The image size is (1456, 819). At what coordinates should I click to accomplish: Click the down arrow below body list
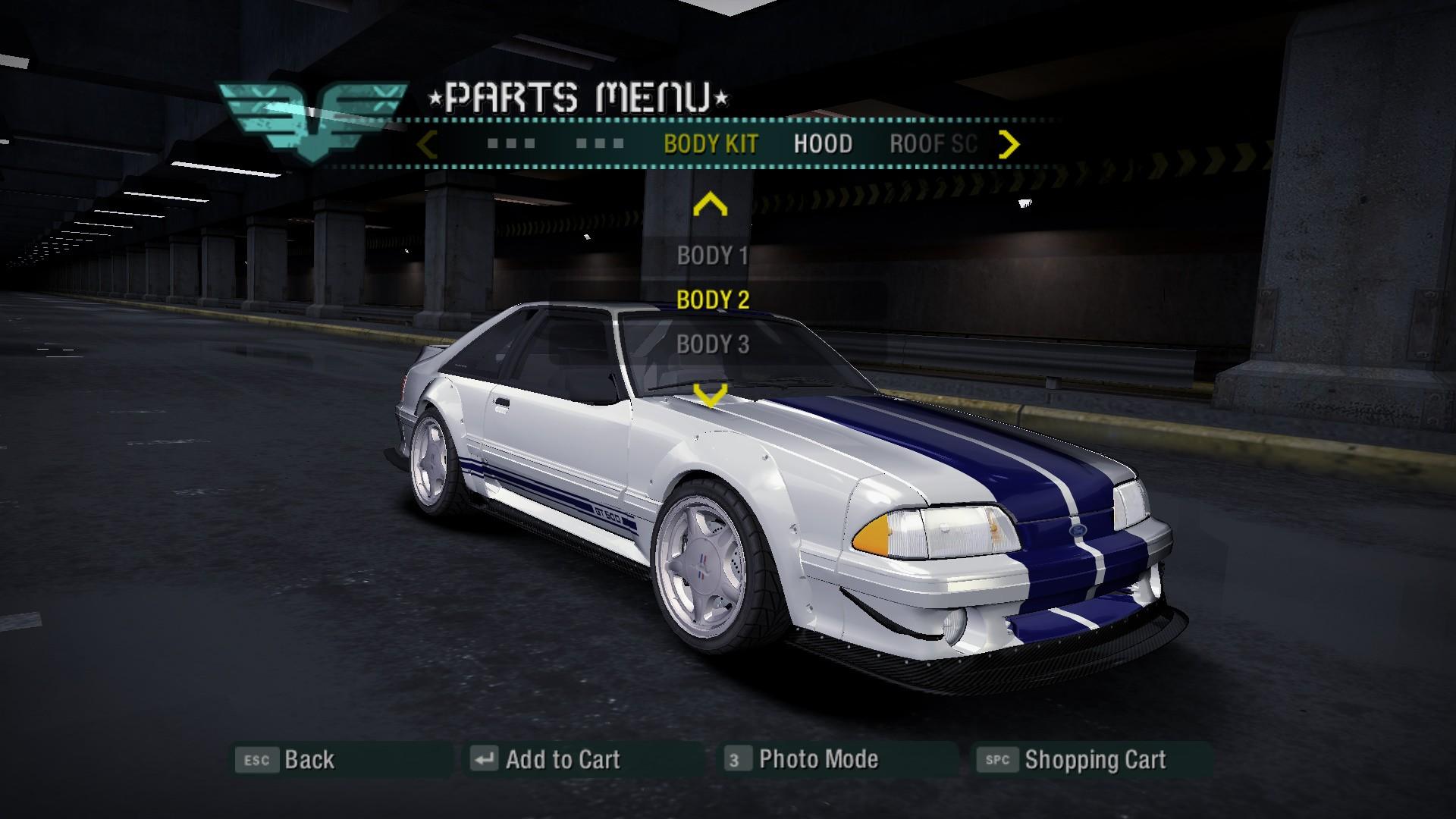[x=711, y=394]
